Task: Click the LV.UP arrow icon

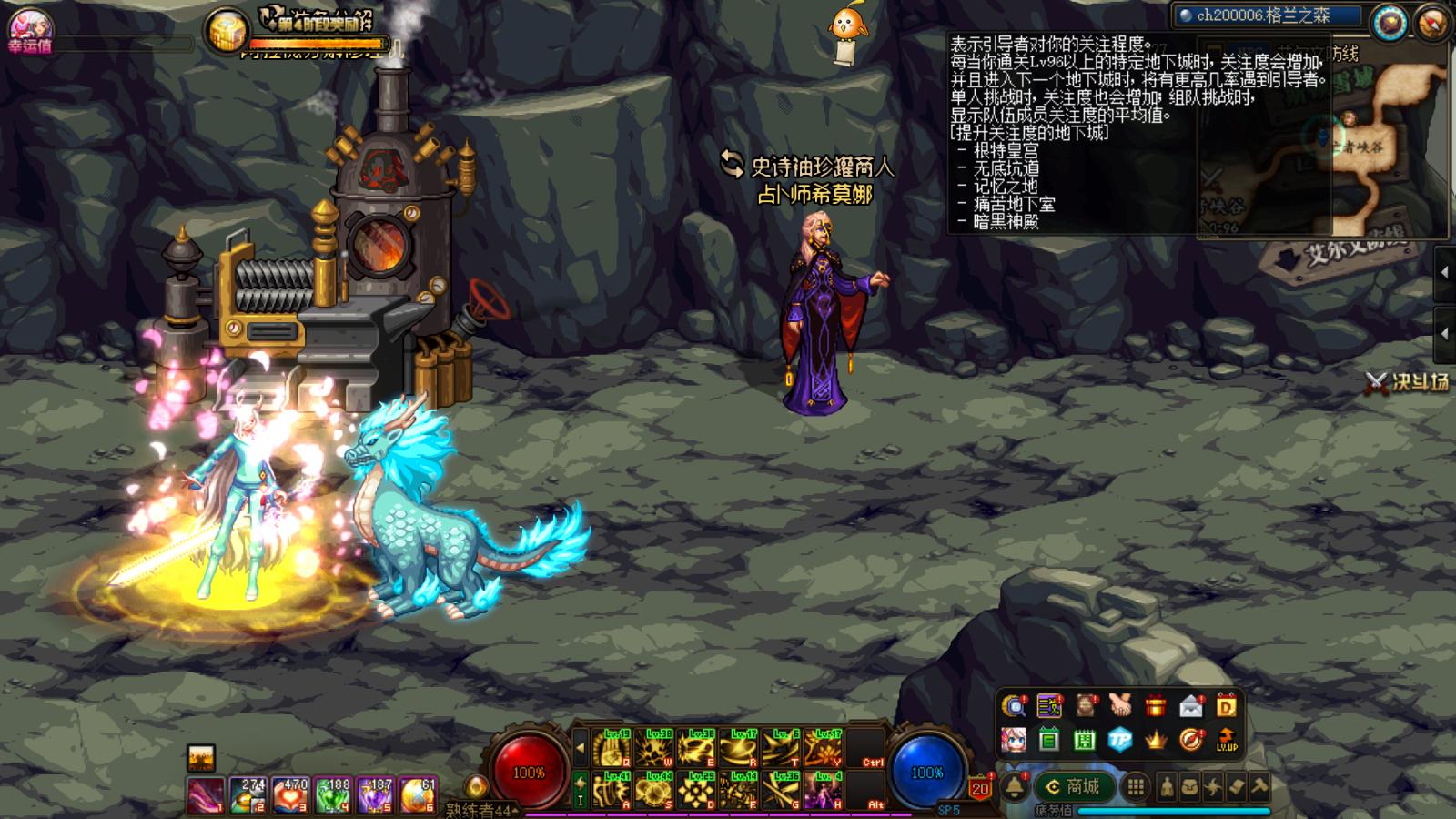Action: [1227, 741]
